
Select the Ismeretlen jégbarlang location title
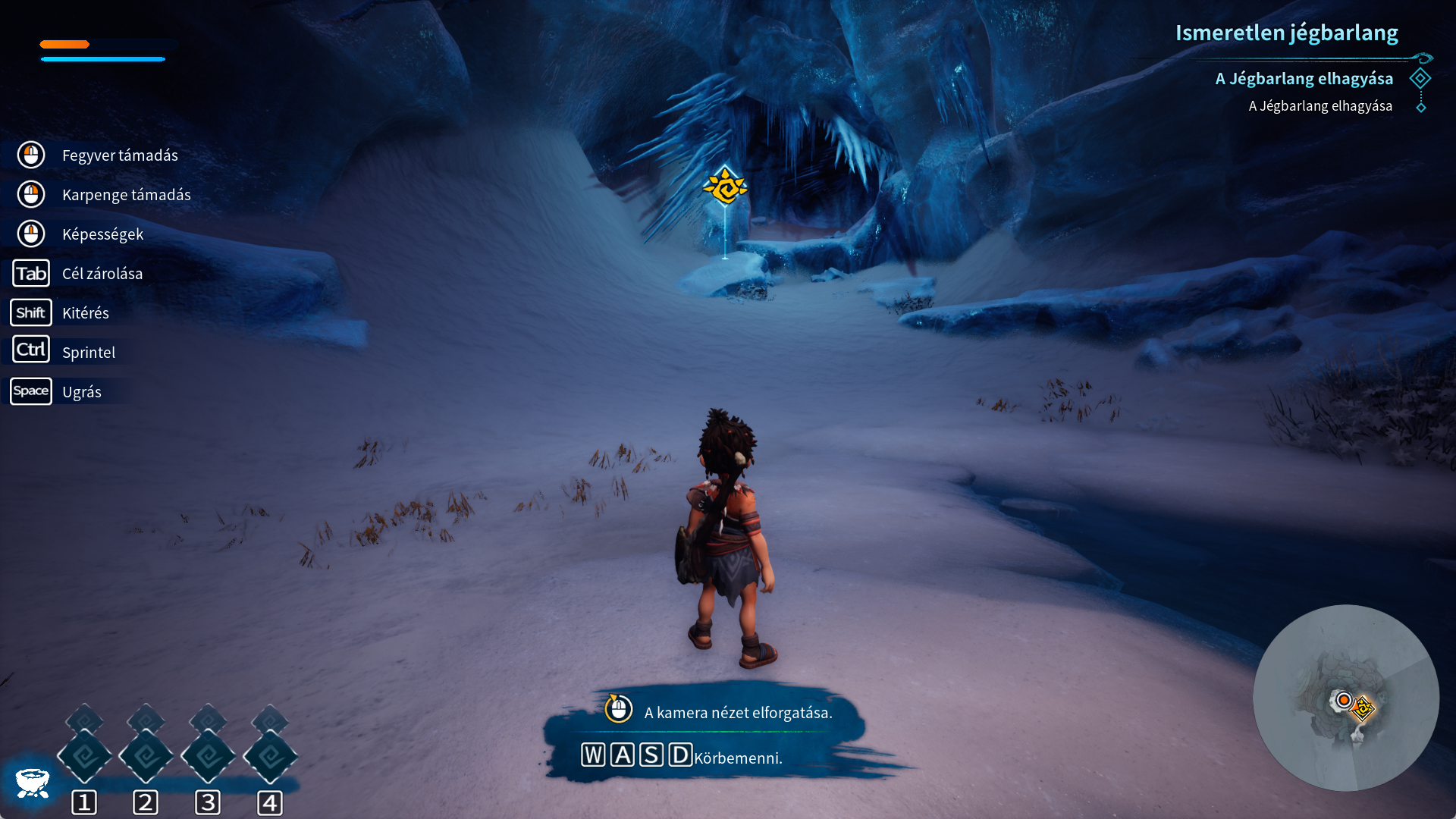pos(1286,33)
